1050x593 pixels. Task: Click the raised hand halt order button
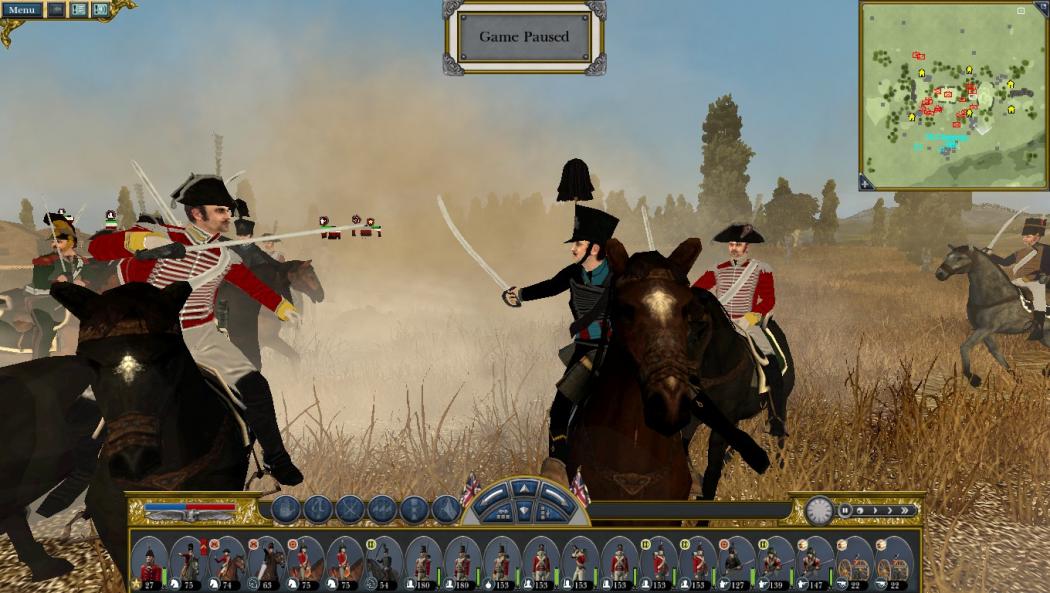click(285, 509)
